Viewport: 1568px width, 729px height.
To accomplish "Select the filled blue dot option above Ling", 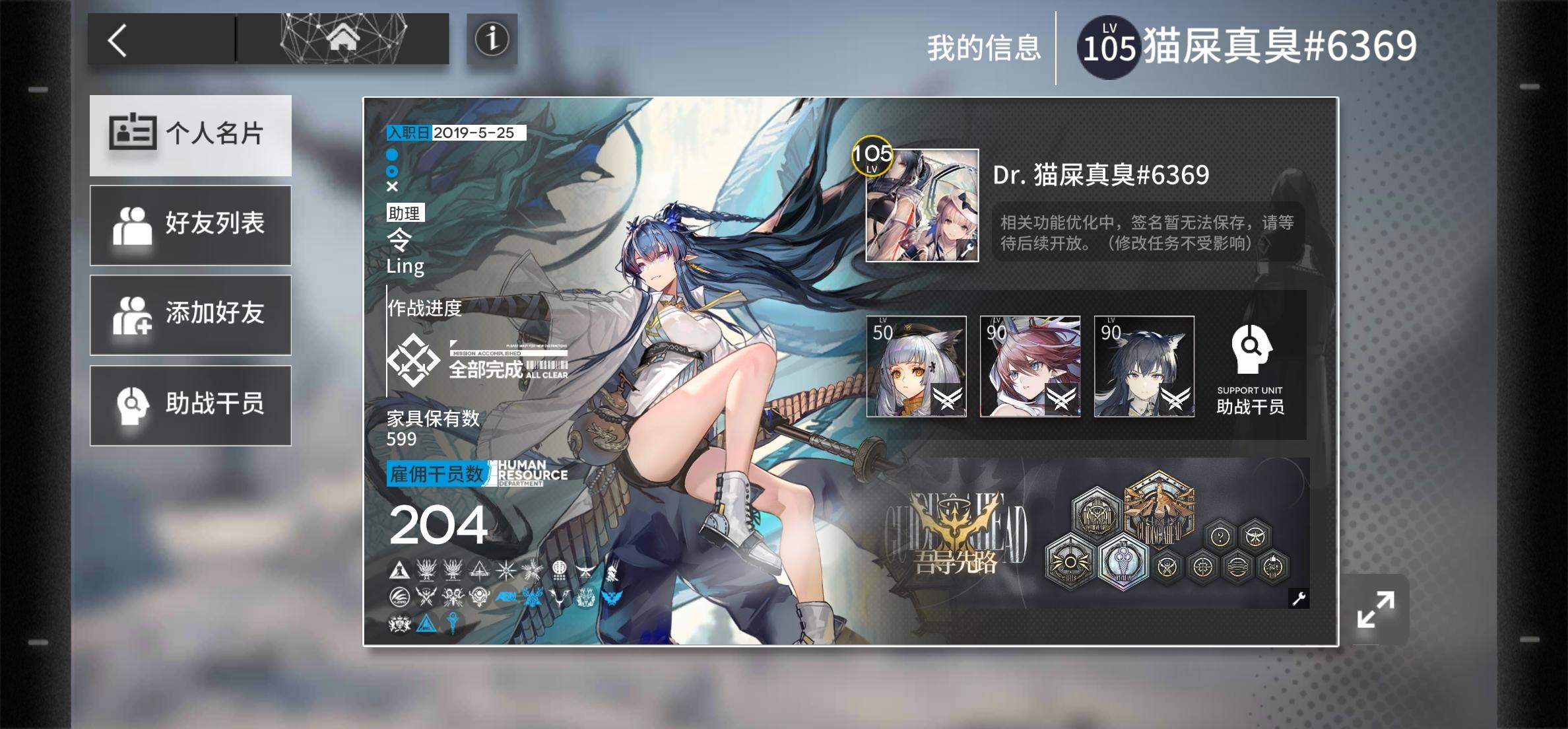I will (391, 156).
